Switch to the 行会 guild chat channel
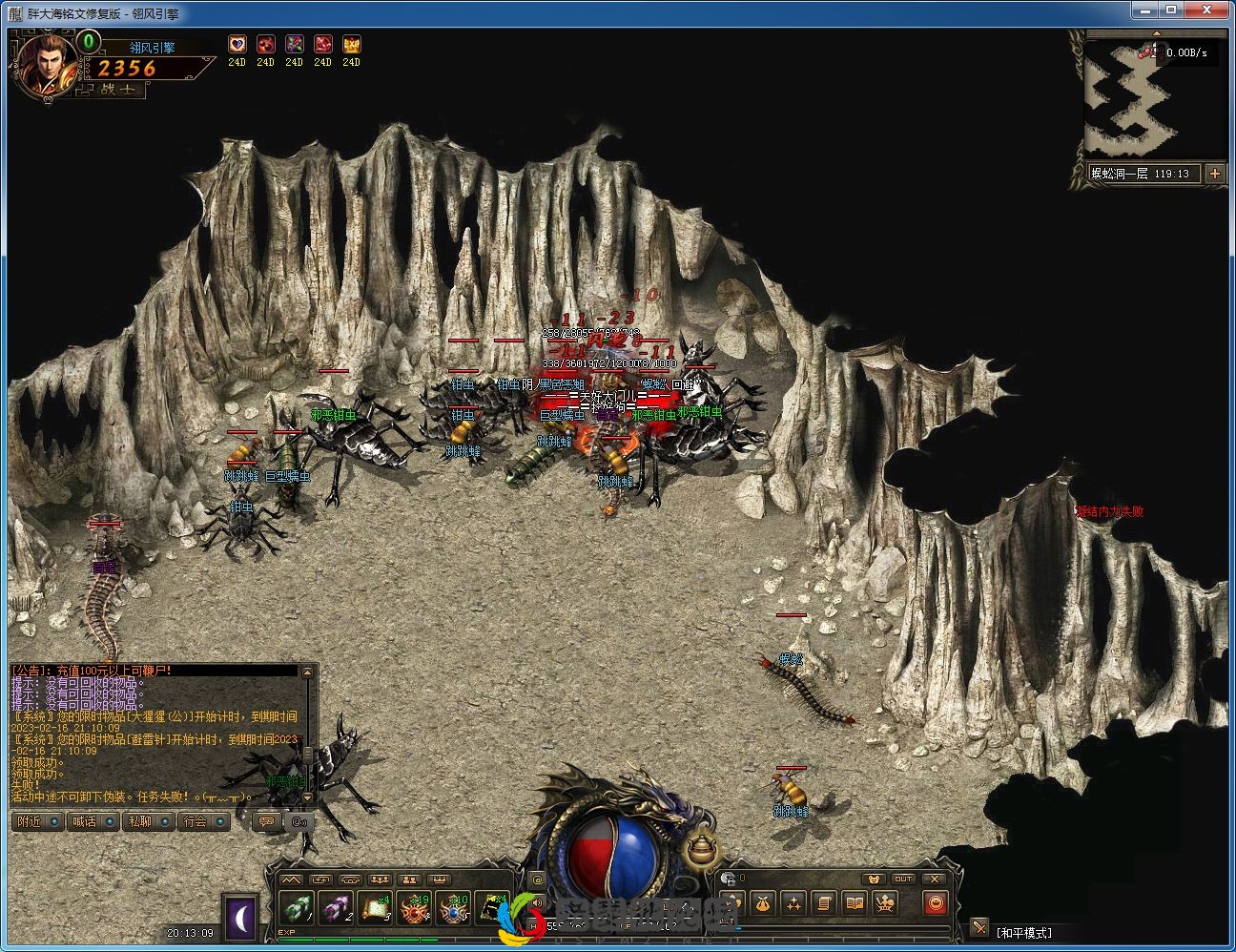This screenshot has height=952, width=1236. click(203, 821)
